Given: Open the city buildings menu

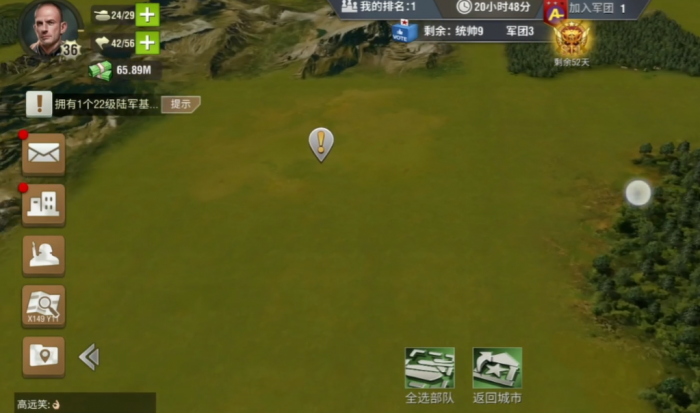Looking at the screenshot, I should 44,204.
